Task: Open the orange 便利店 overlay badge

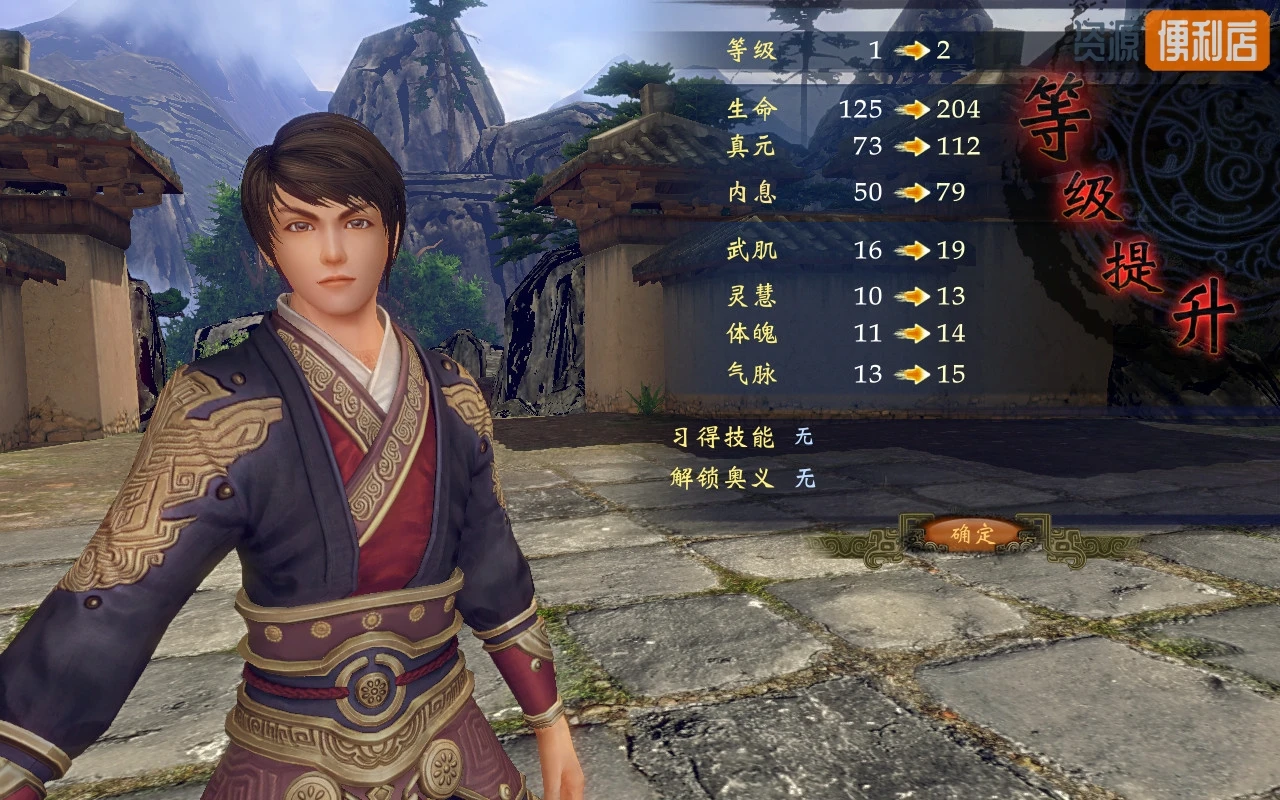Action: (x=1206, y=41)
